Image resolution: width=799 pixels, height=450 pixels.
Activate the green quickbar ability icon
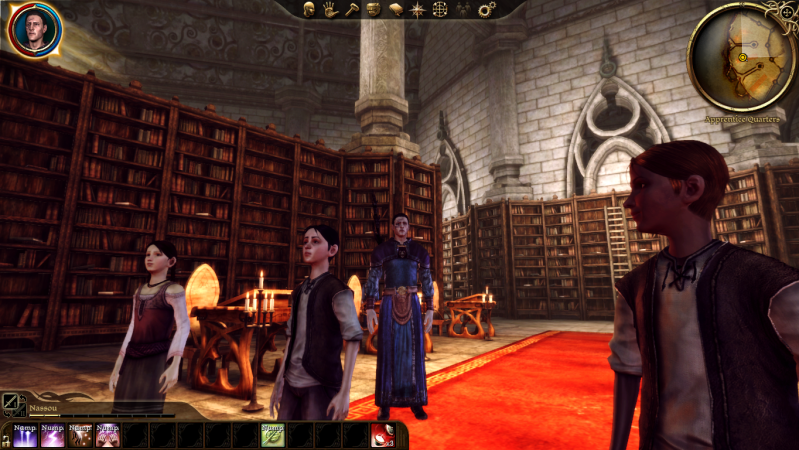point(272,435)
